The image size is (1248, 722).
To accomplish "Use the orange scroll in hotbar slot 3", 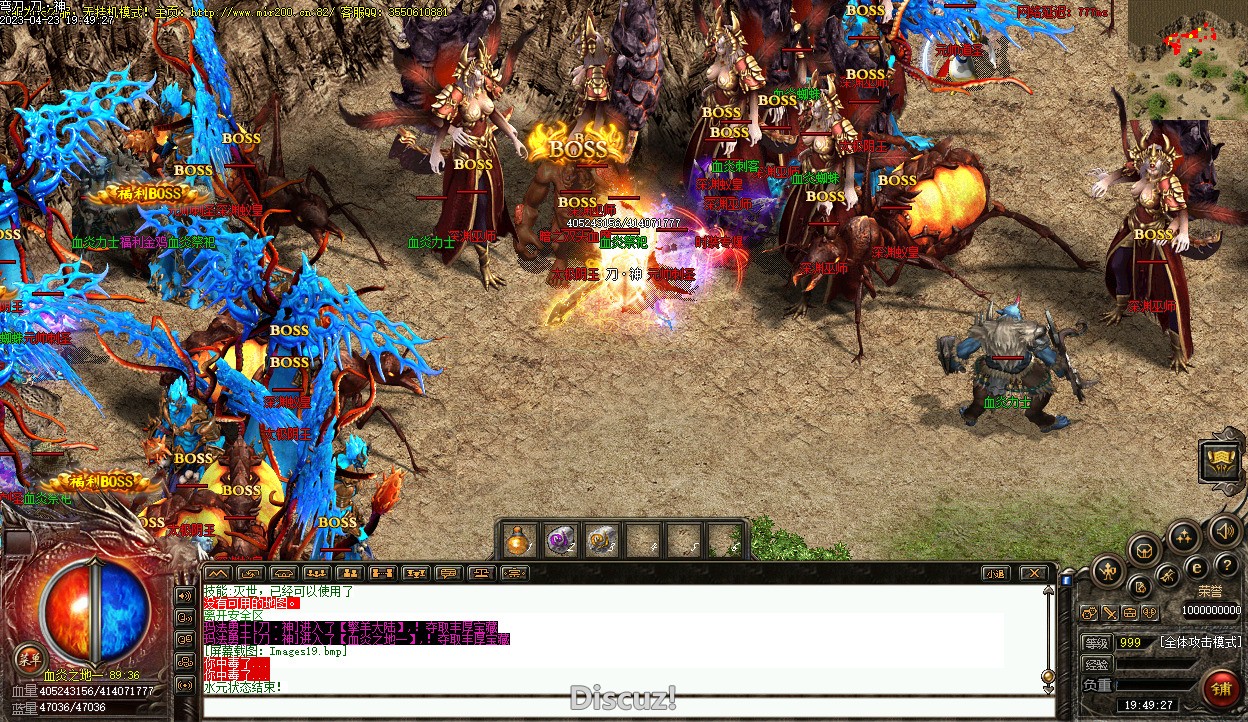I will [x=601, y=541].
